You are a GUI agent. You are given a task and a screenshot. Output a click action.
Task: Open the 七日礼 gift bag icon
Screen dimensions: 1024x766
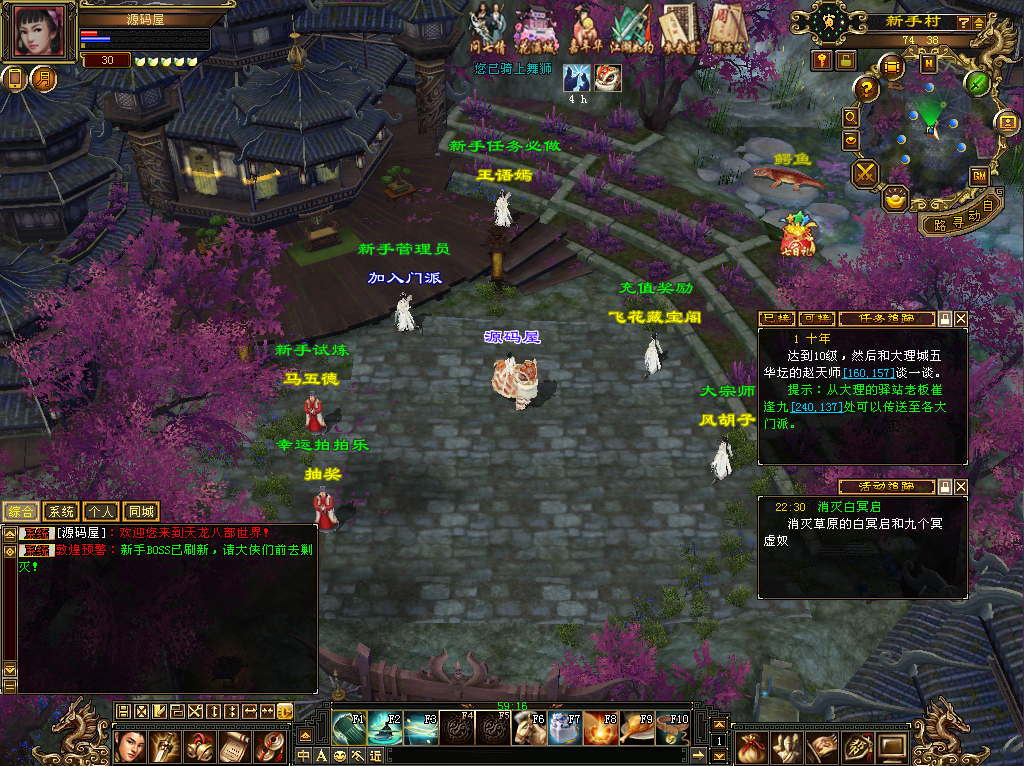click(x=797, y=235)
